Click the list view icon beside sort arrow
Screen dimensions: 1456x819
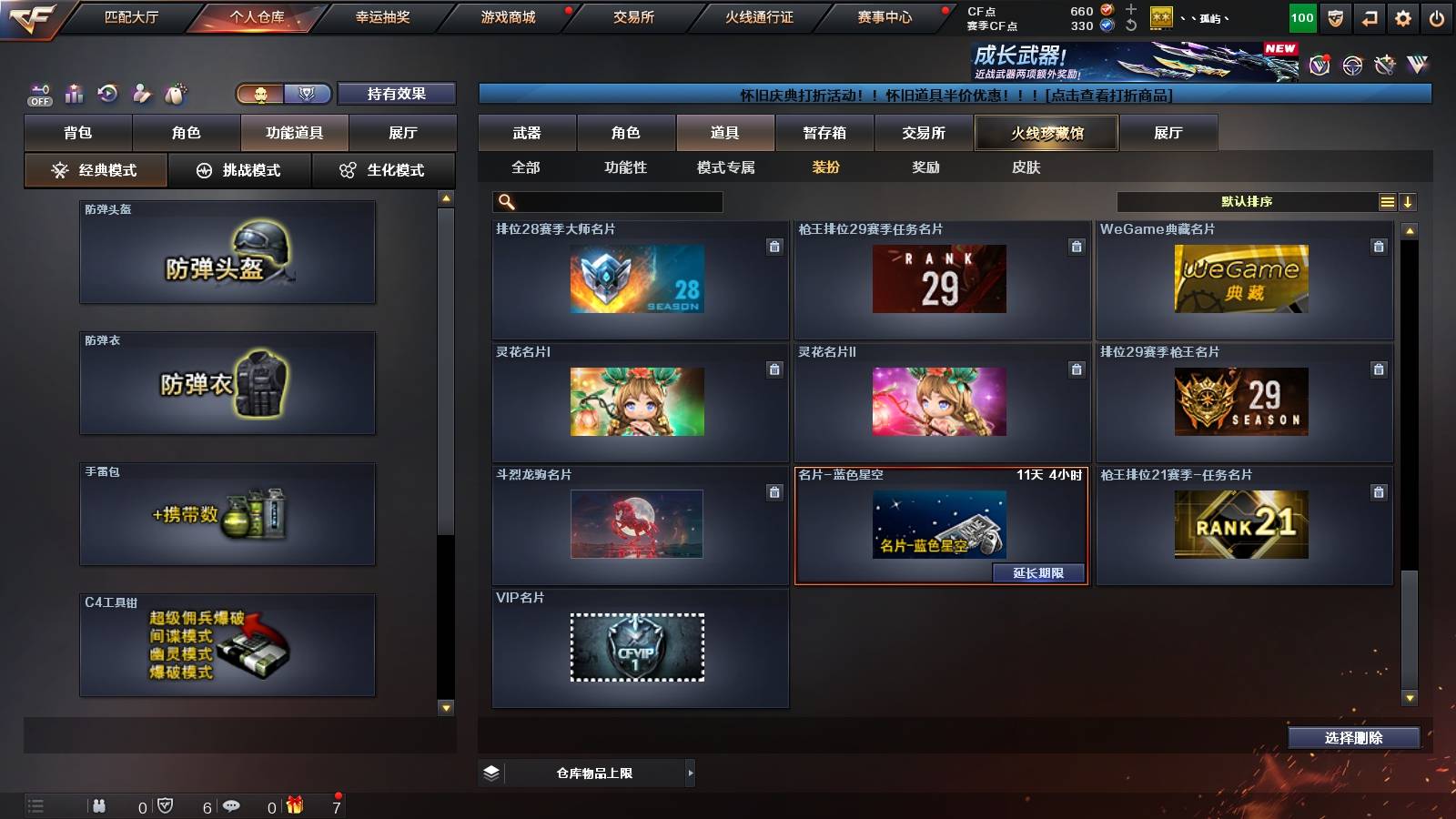[1387, 201]
